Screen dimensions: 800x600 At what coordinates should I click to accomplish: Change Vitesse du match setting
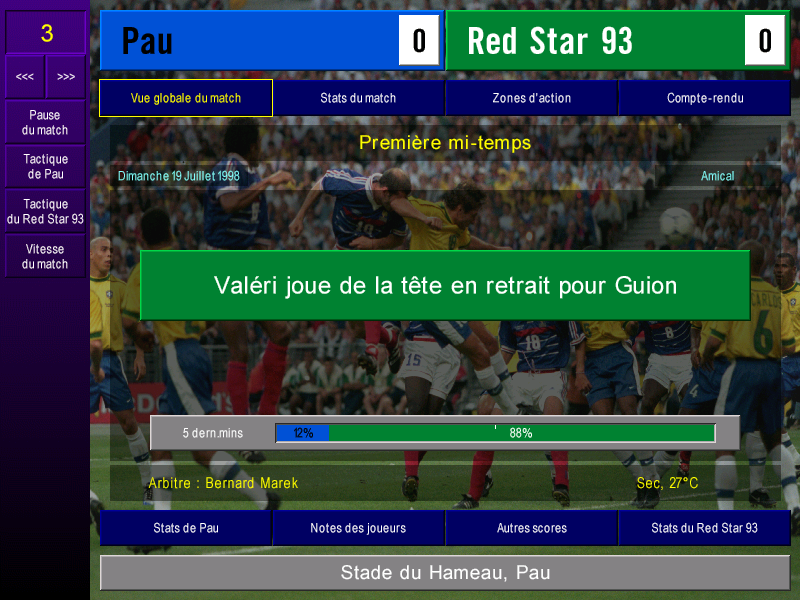45,257
